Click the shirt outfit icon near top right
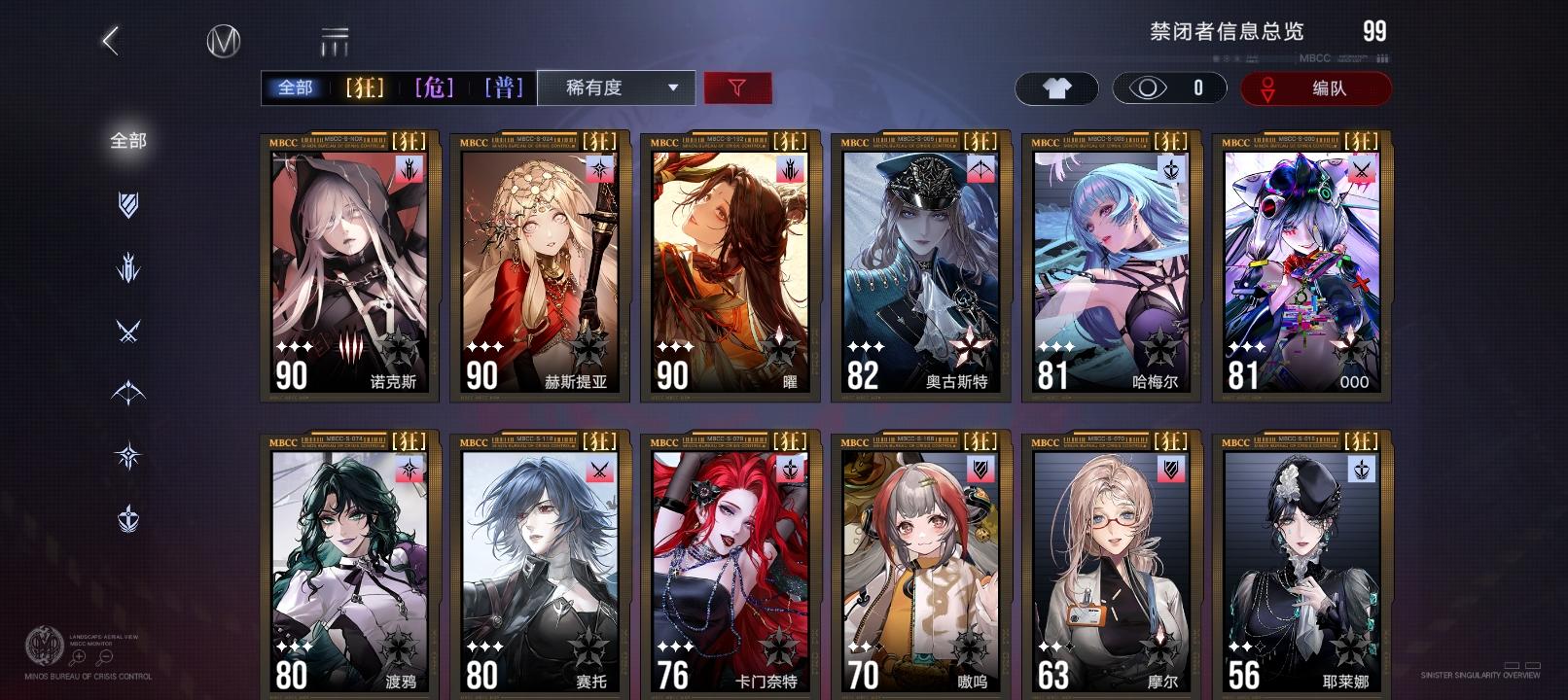This screenshot has width=1568, height=700. [x=1056, y=87]
